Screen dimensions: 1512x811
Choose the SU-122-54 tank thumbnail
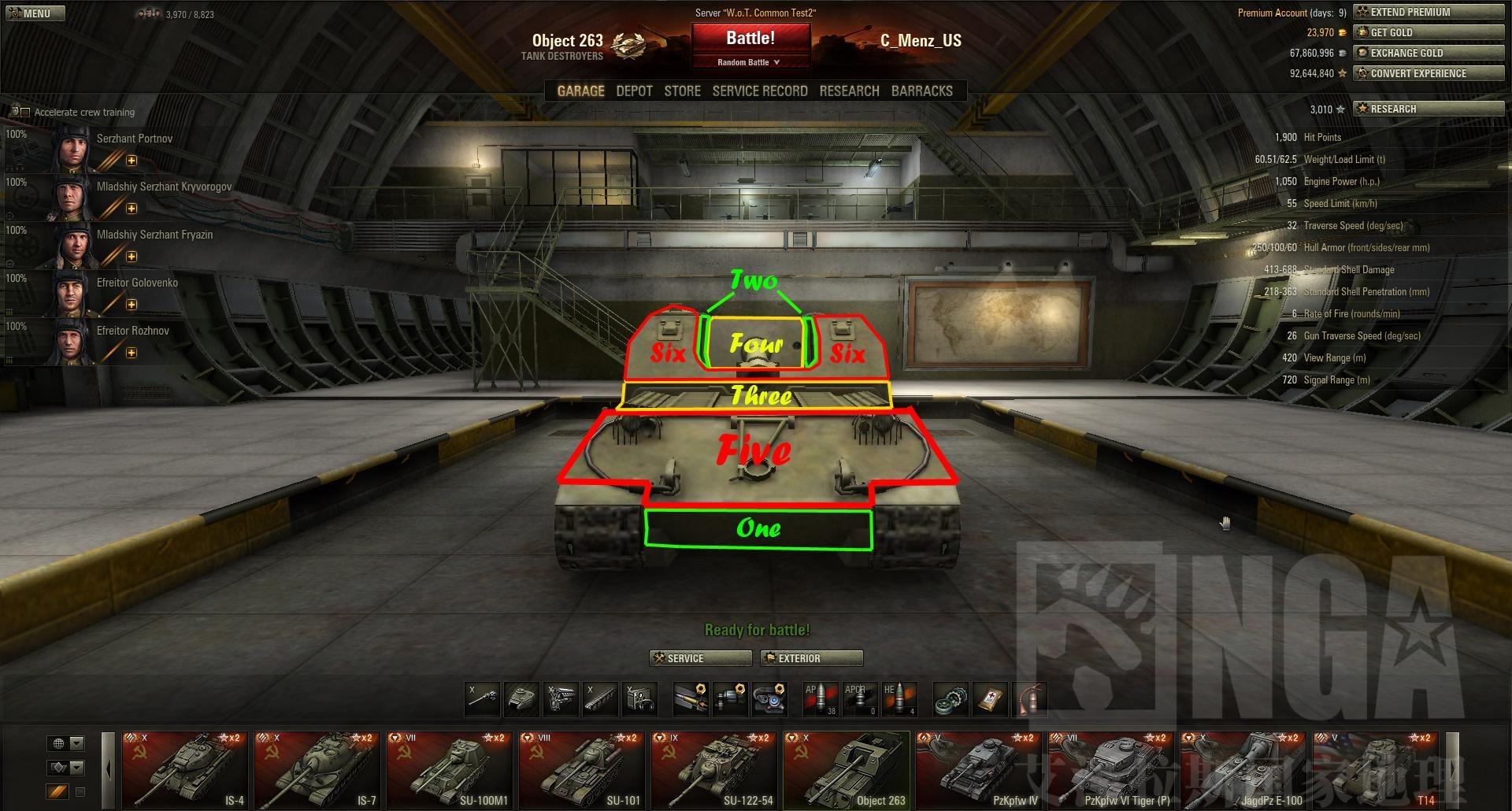tap(714, 770)
